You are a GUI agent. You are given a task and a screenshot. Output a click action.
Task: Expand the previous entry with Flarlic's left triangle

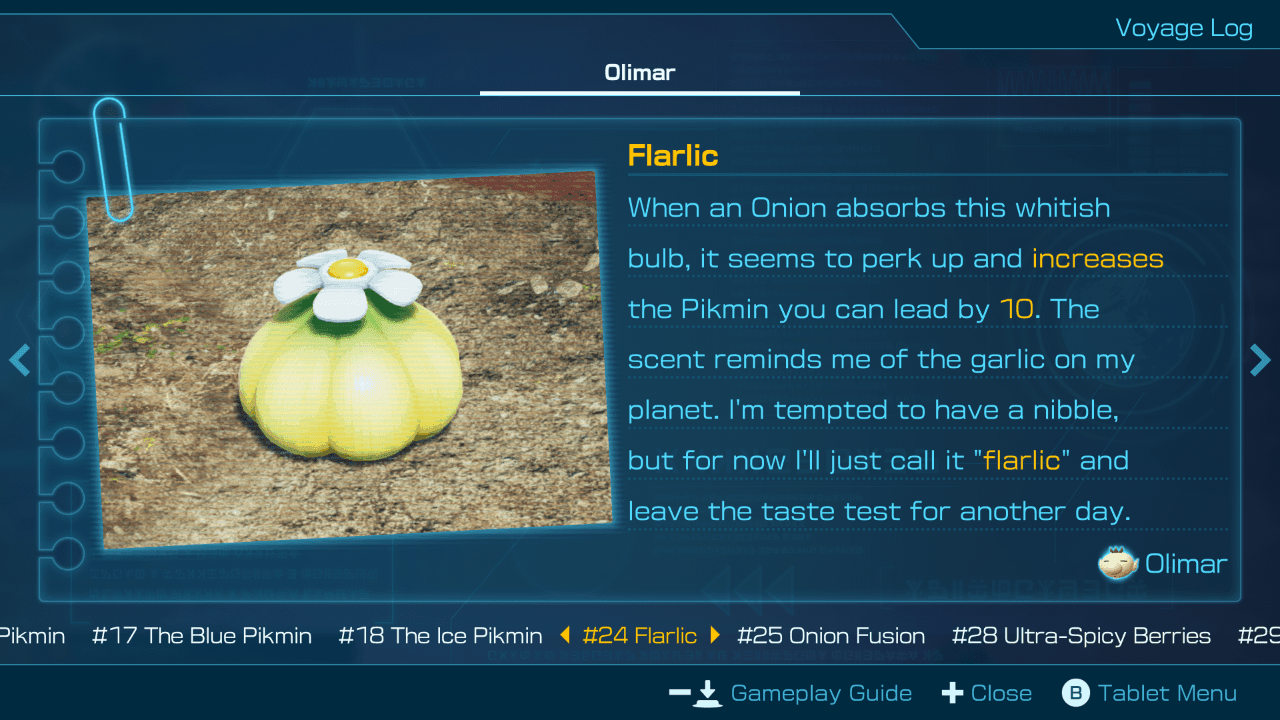click(x=567, y=635)
